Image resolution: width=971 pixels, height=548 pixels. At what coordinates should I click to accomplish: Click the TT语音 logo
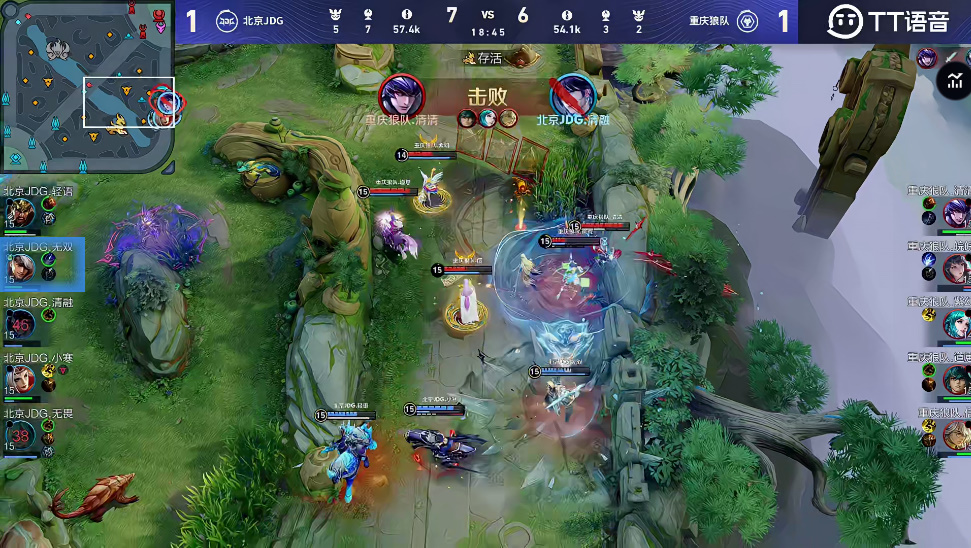pyautogui.click(x=888, y=21)
